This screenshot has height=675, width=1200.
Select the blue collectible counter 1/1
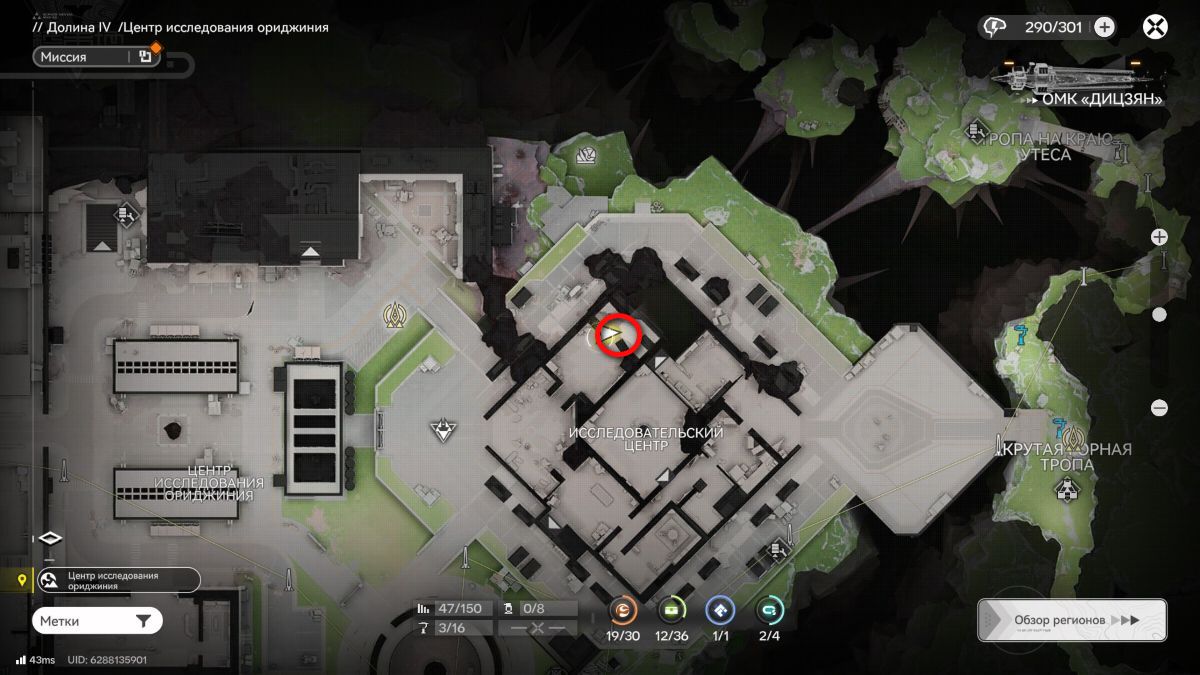click(719, 611)
